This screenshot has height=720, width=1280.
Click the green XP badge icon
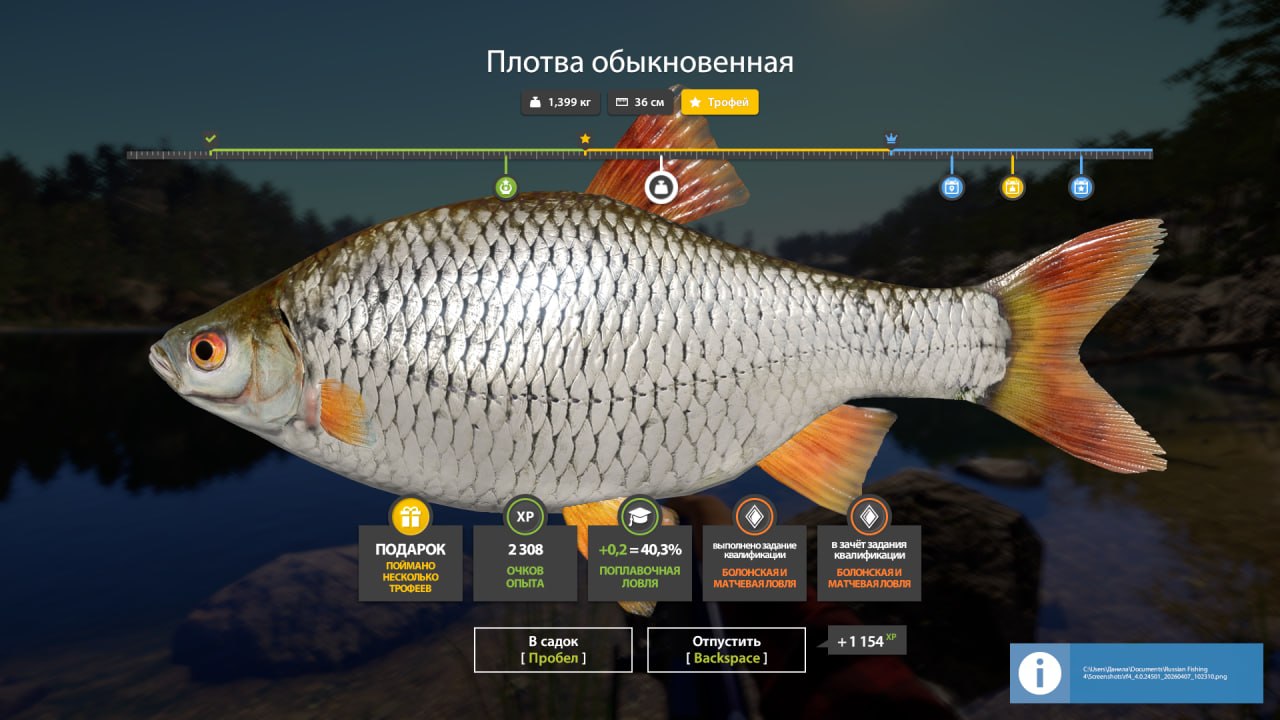tap(527, 517)
